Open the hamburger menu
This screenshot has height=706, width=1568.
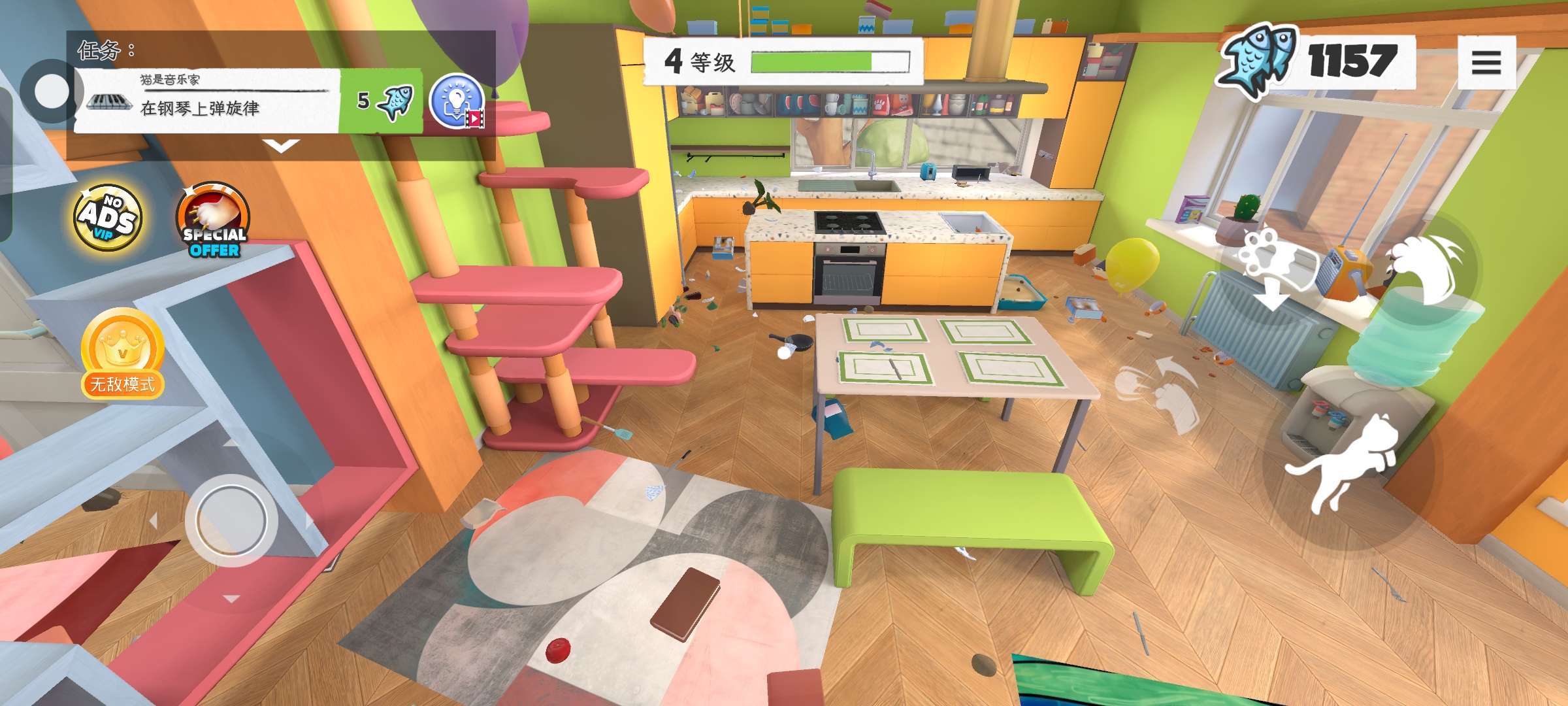[1486, 63]
